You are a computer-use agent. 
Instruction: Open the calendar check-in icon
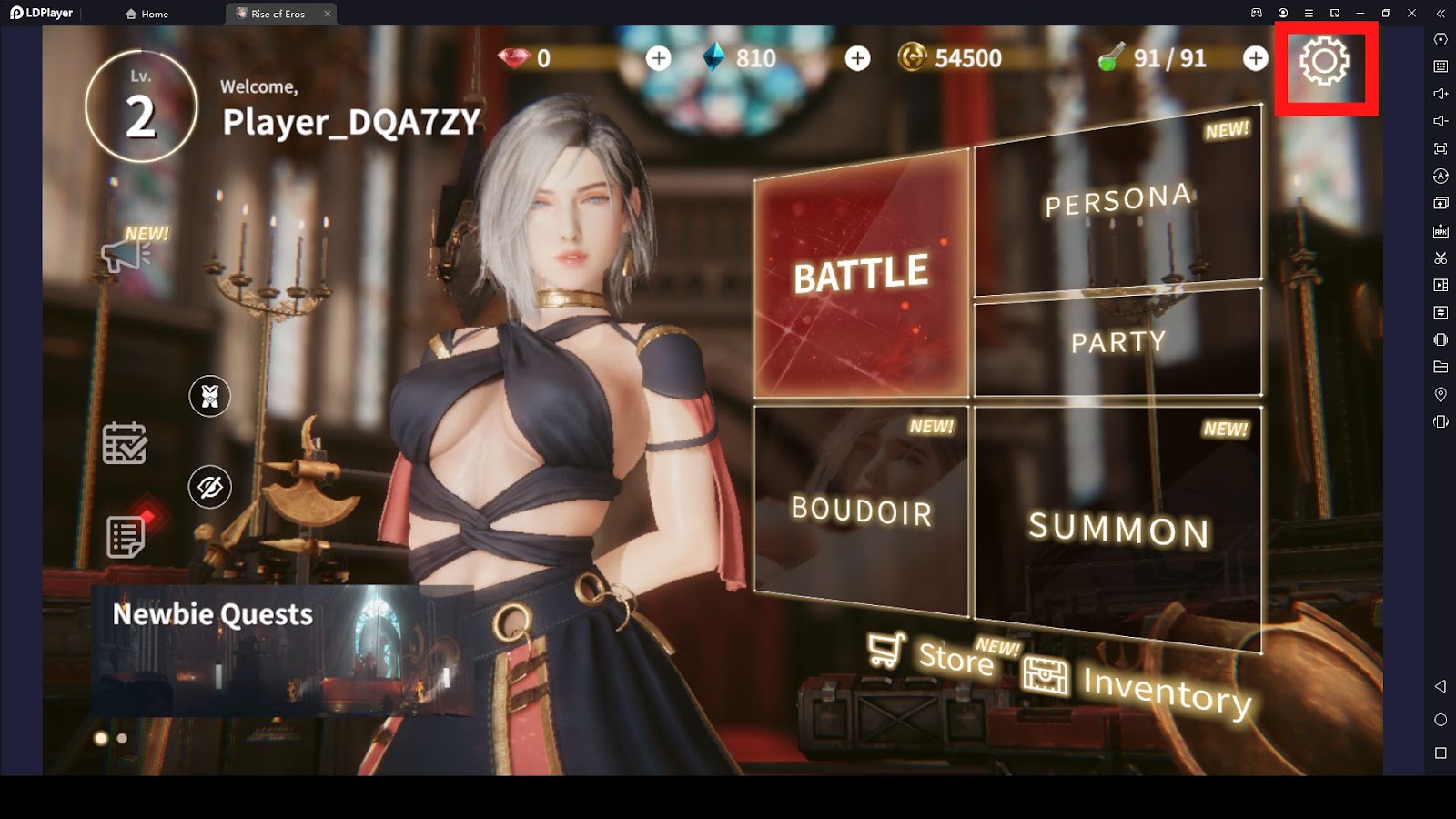point(125,443)
